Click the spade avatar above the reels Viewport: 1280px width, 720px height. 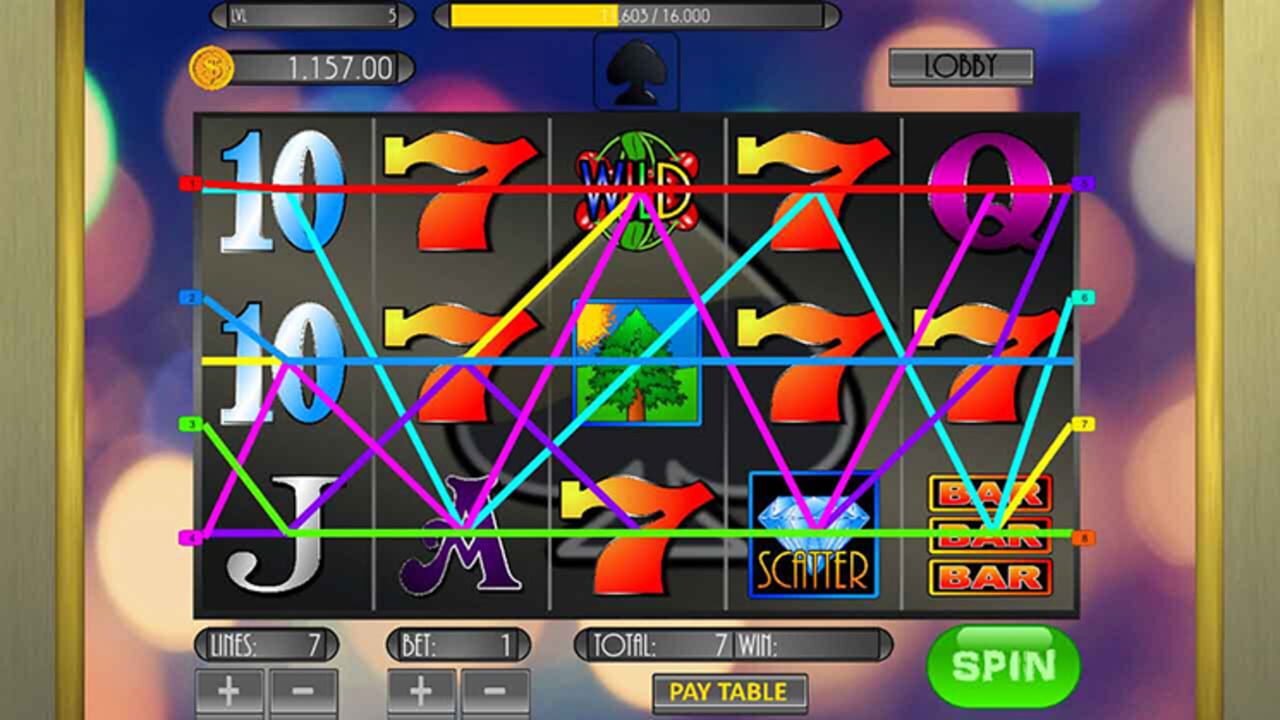[636, 72]
